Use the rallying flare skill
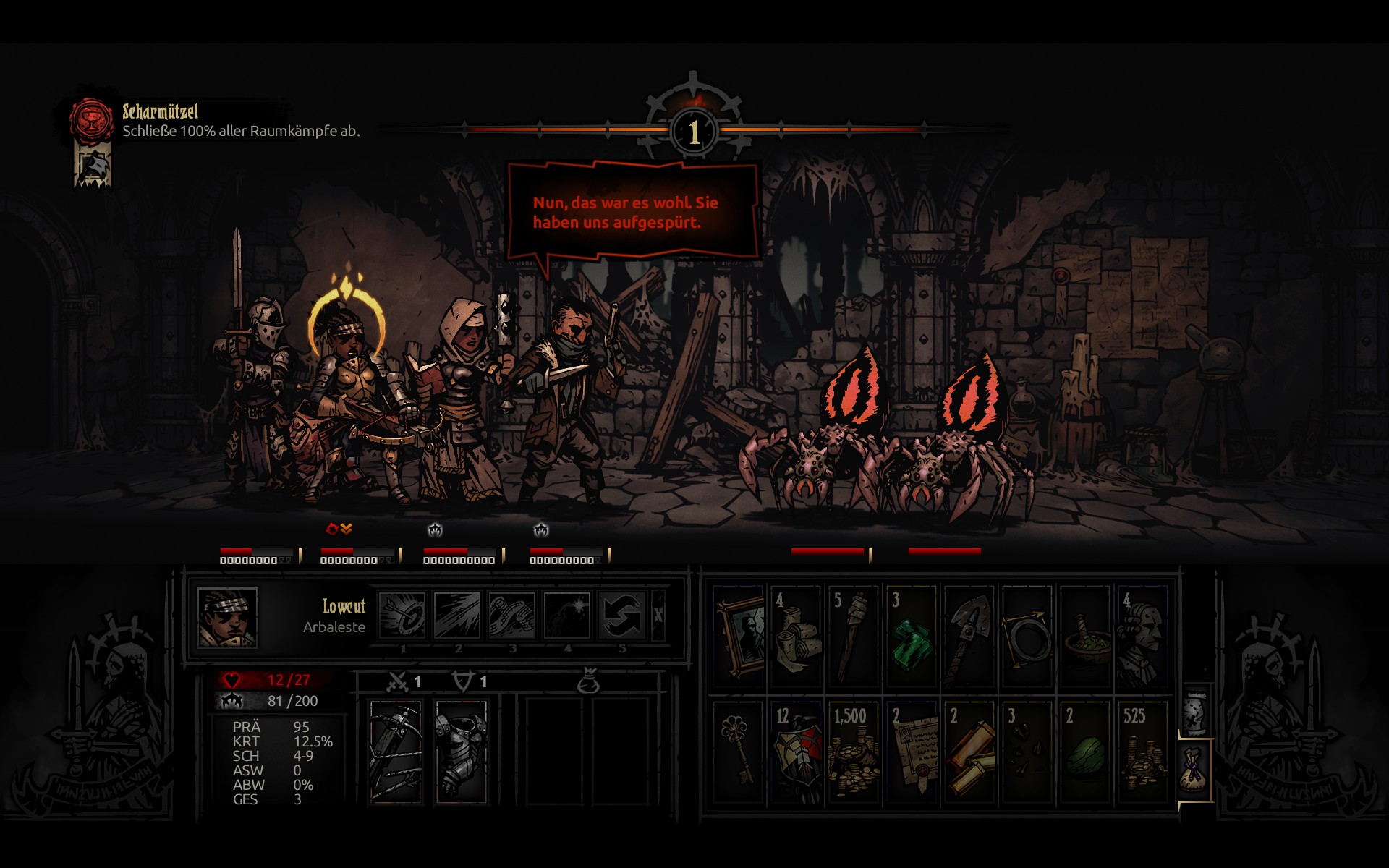This screenshot has height=868, width=1389. 567,616
